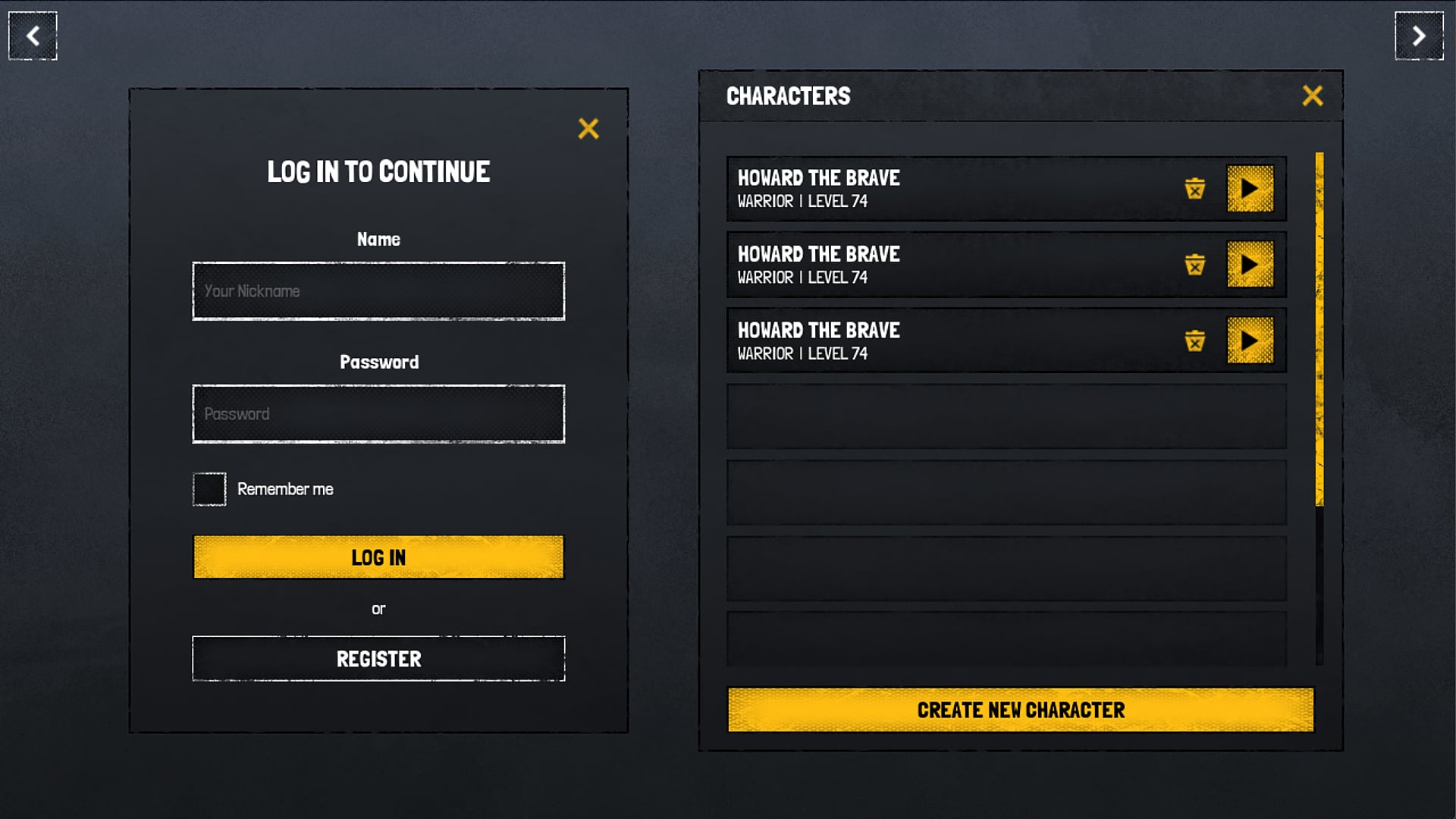The image size is (1456, 819).
Task: Click the trash icon on the third character
Action: [x=1196, y=341]
